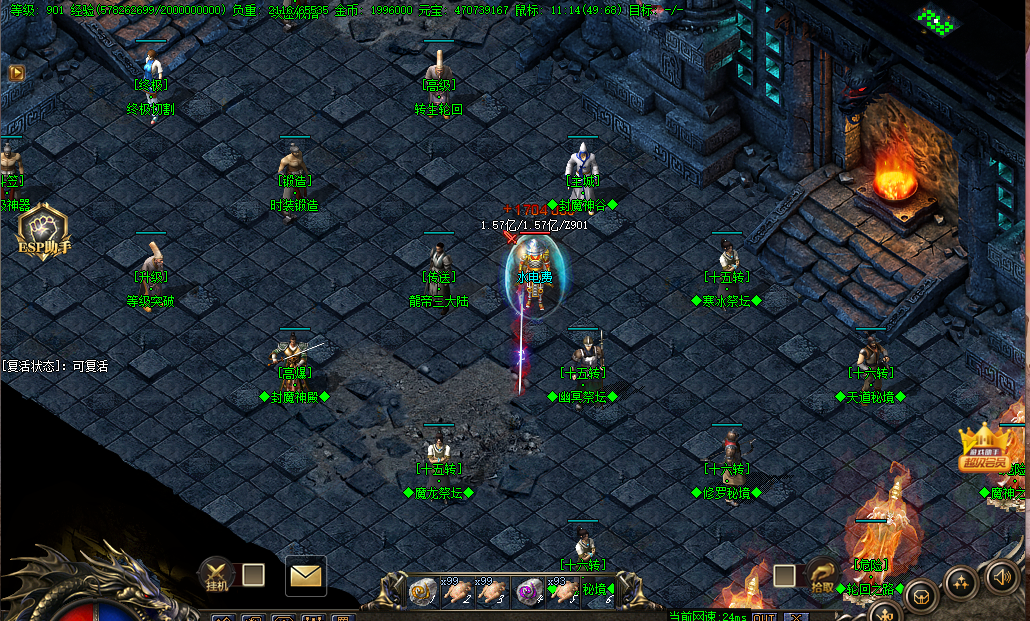Image resolution: width=1030 pixels, height=621 pixels.
Task: Click the 拾取 pickup button
Action: coord(822,577)
